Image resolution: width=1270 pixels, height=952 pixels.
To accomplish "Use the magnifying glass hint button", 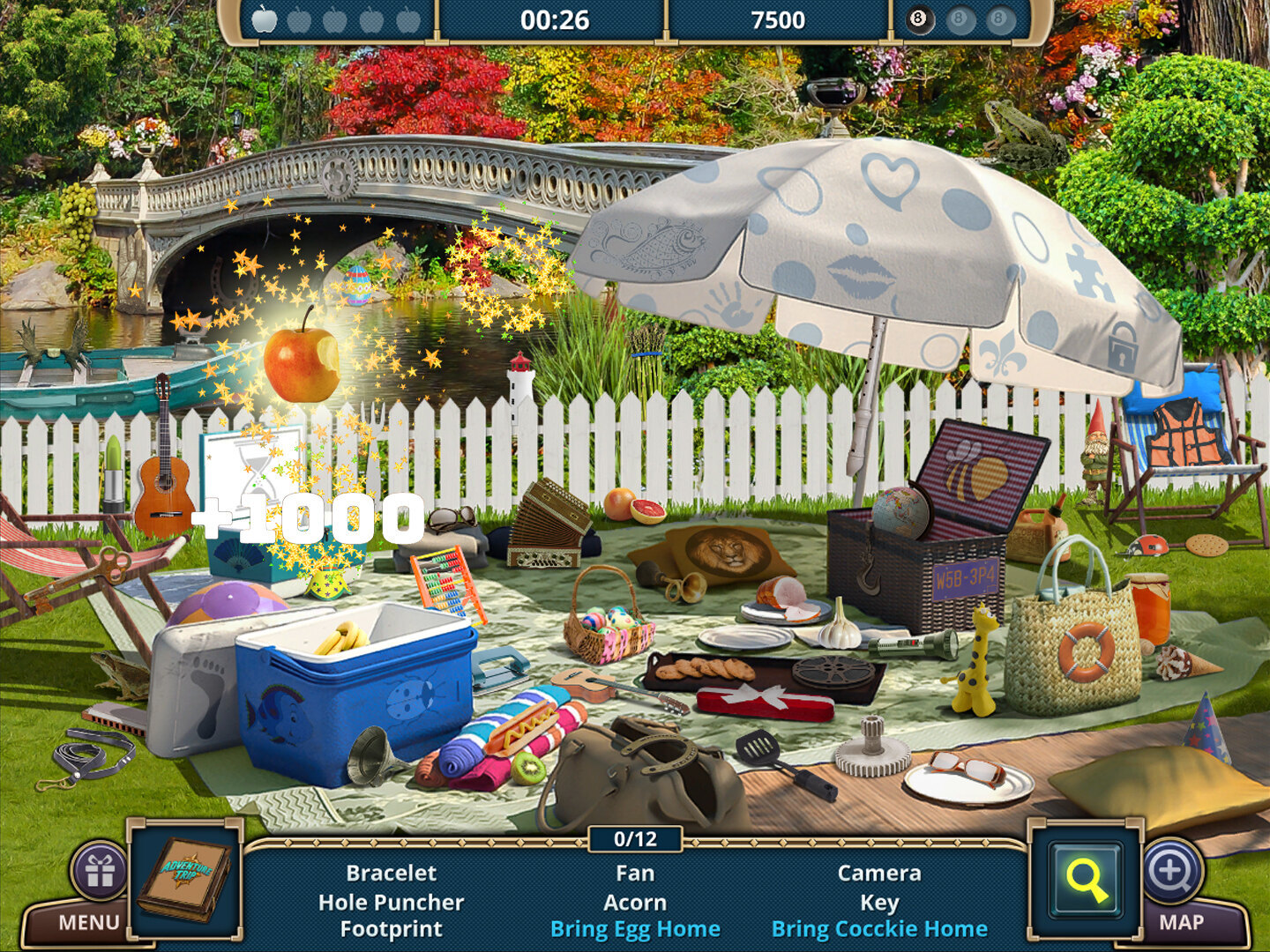I will coord(1086,879).
